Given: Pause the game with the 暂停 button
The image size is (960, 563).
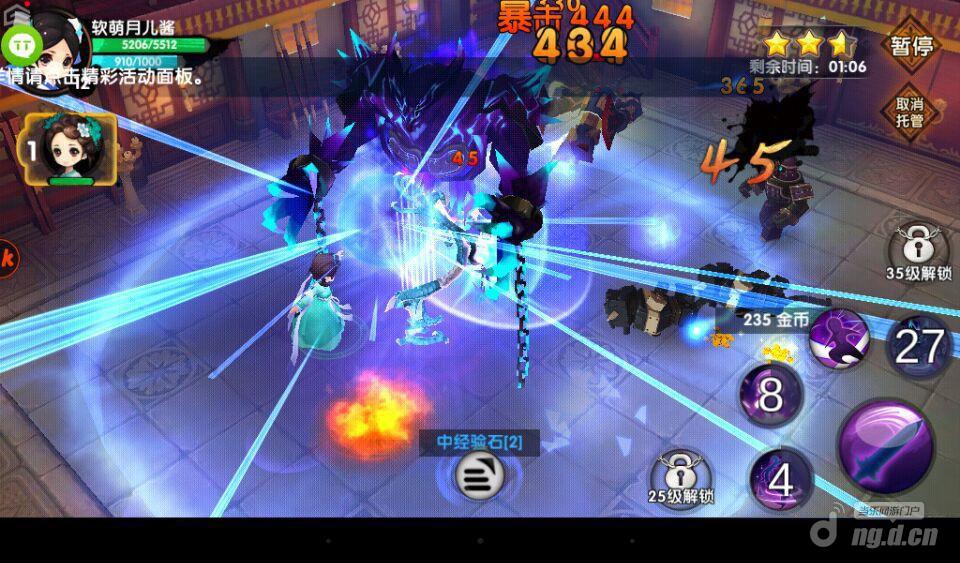Looking at the screenshot, I should pos(911,46).
